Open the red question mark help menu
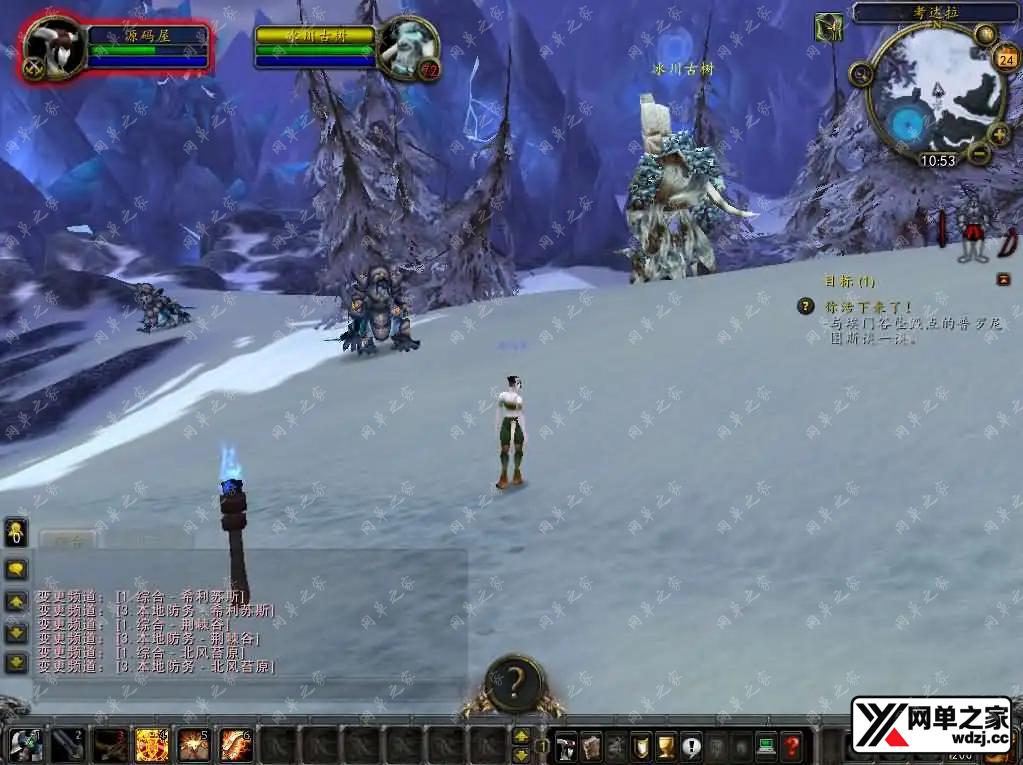The height and width of the screenshot is (765, 1023). (x=791, y=745)
